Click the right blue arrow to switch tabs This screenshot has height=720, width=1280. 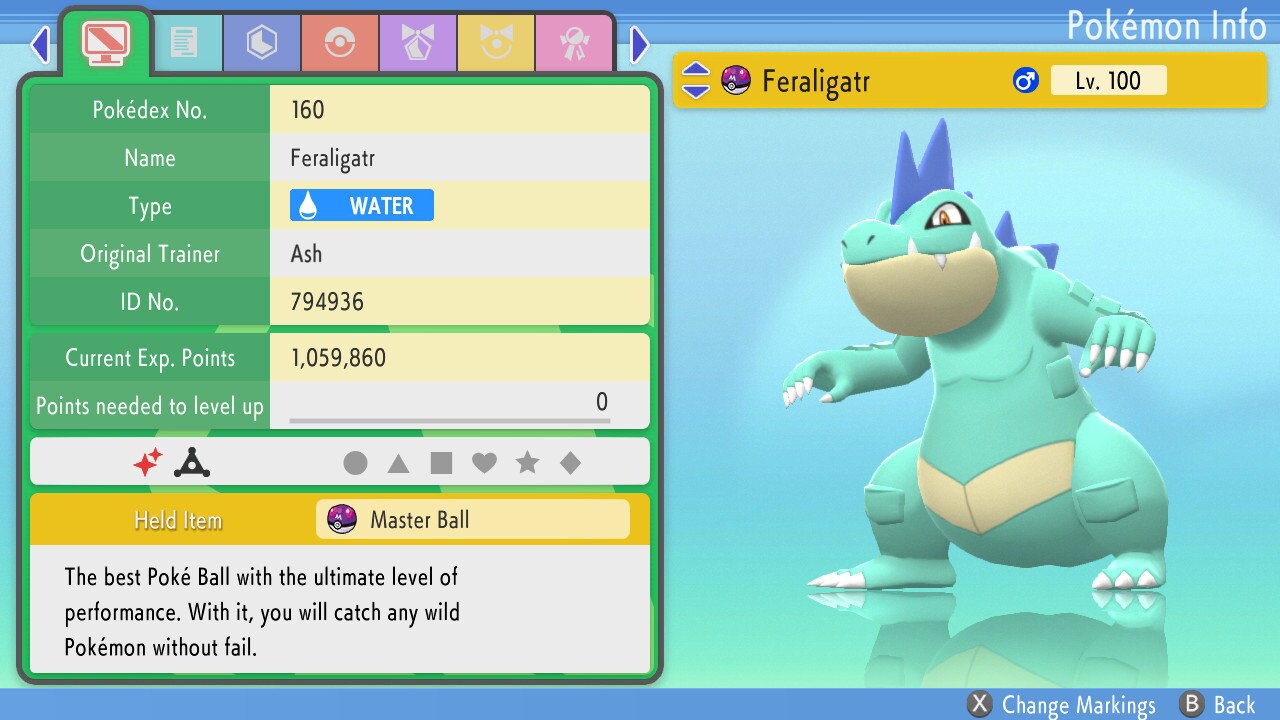[x=639, y=44]
